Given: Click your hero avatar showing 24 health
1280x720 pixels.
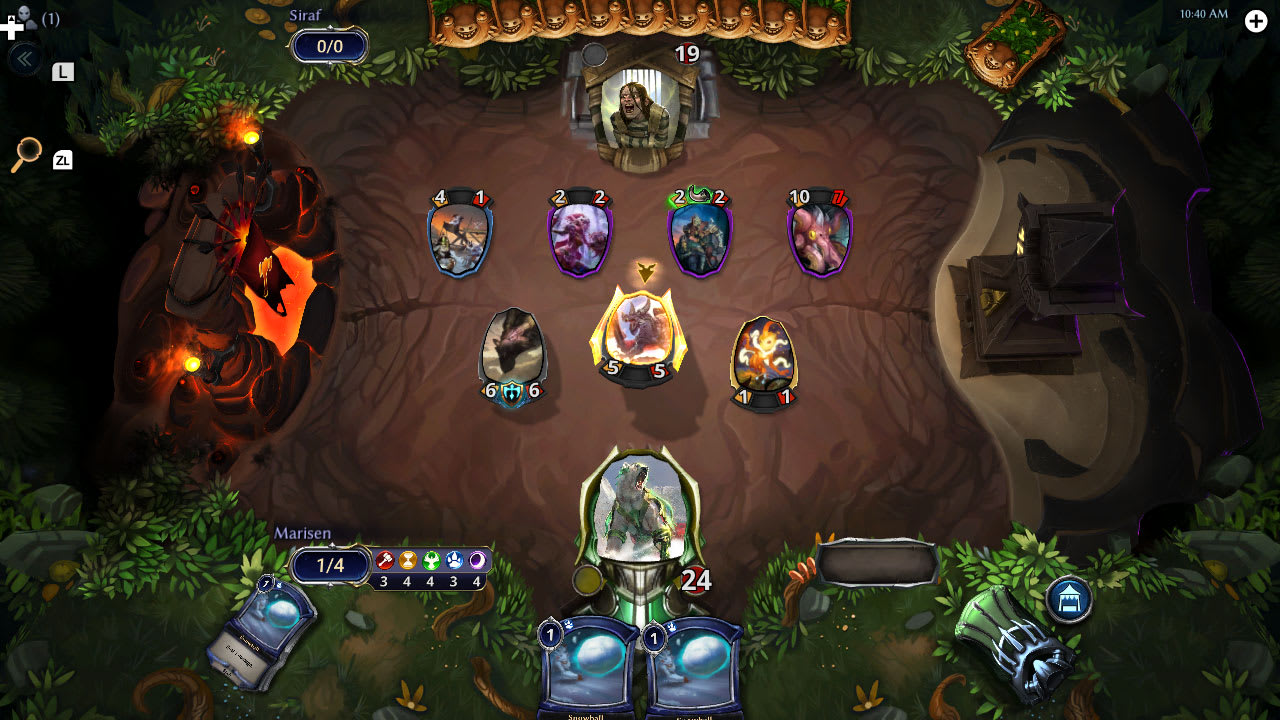Looking at the screenshot, I should 640,510.
